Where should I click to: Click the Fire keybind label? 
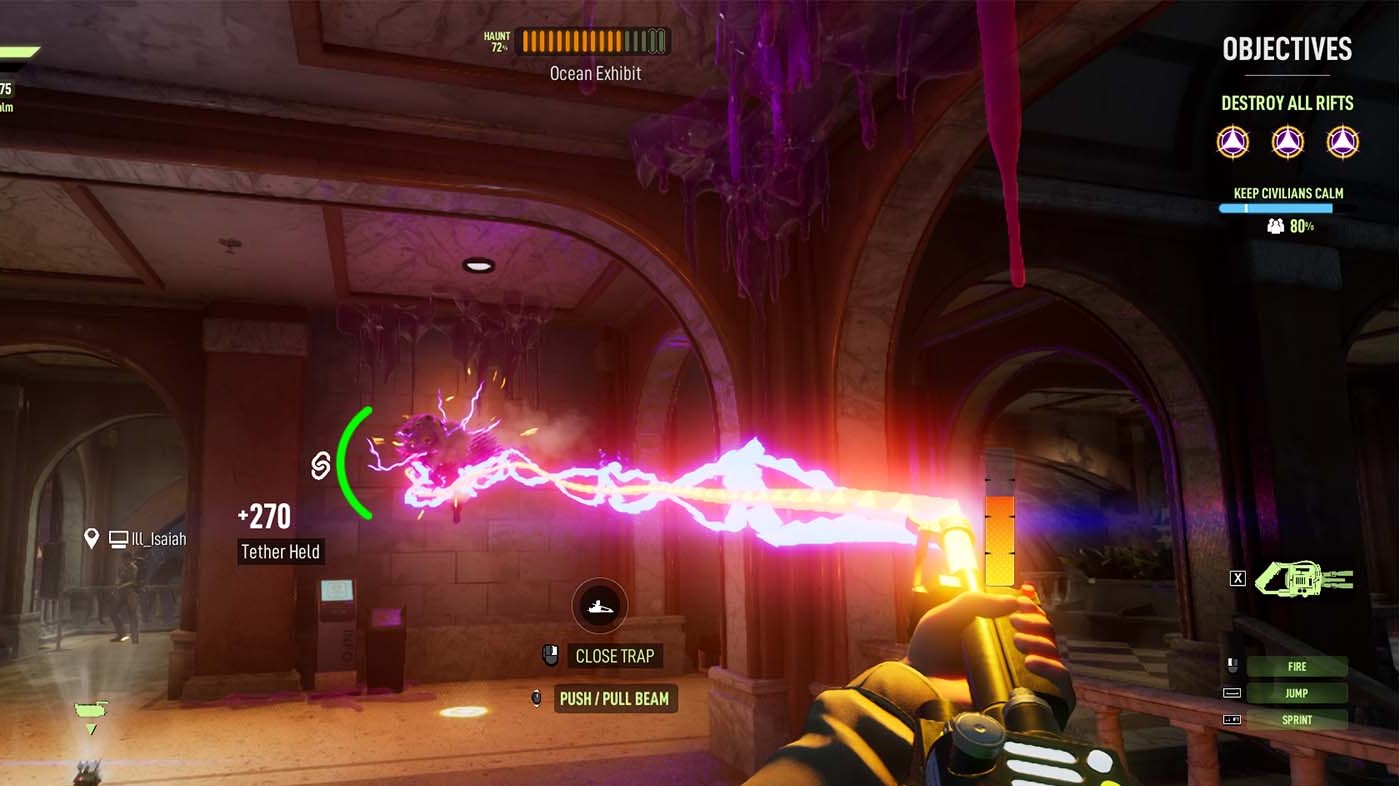[1297, 666]
